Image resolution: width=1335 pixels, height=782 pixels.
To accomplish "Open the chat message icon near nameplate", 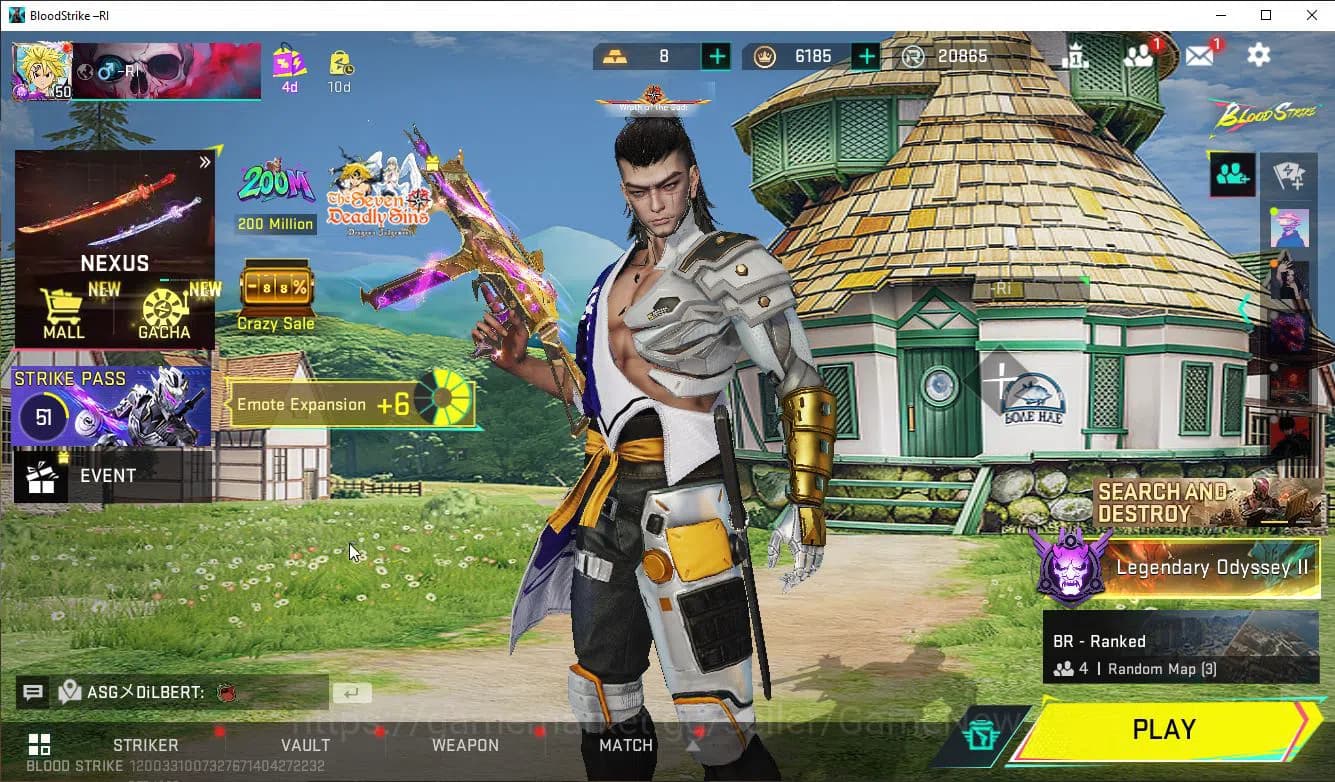I will click(33, 692).
